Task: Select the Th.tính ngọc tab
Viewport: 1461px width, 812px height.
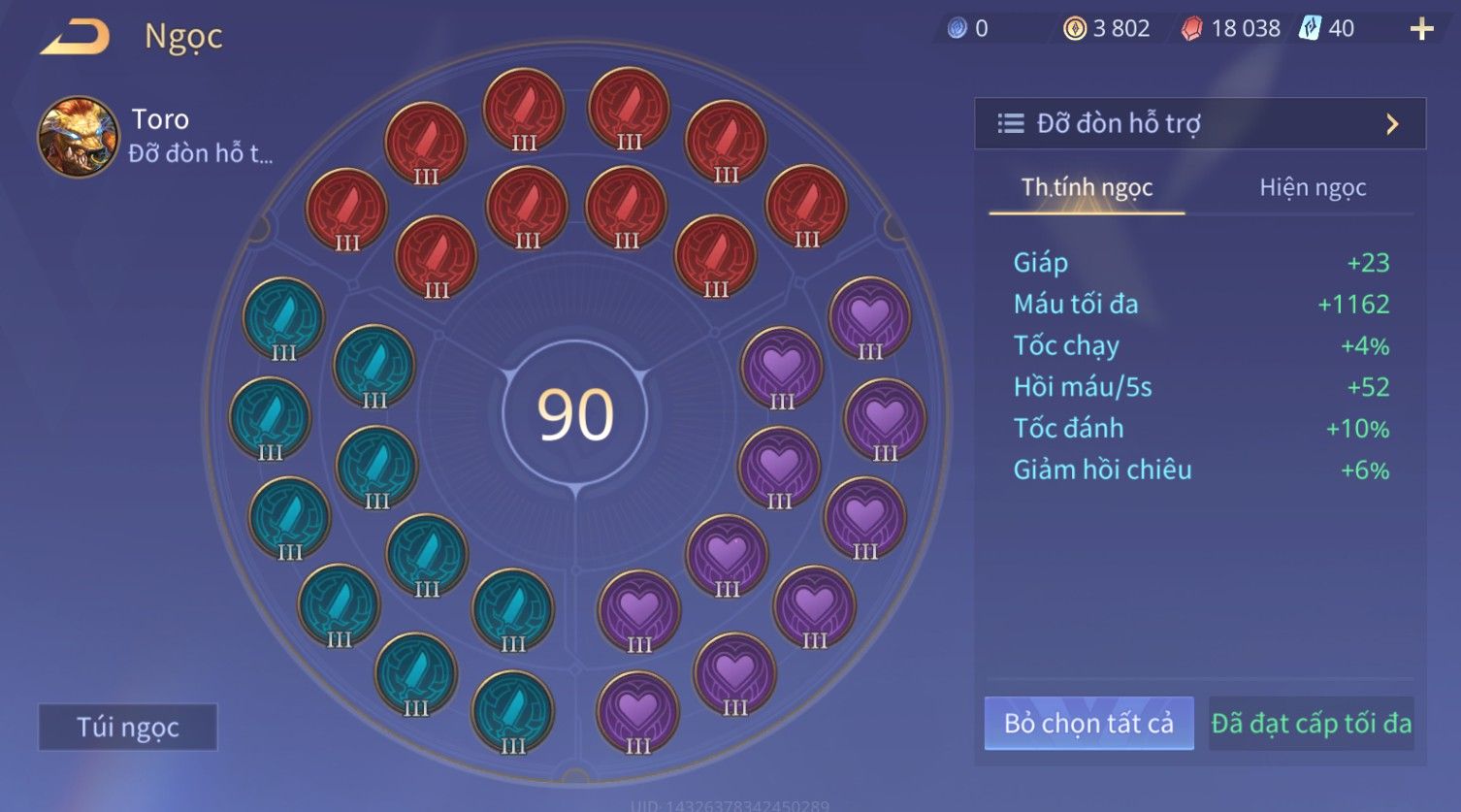Action: [x=1087, y=187]
